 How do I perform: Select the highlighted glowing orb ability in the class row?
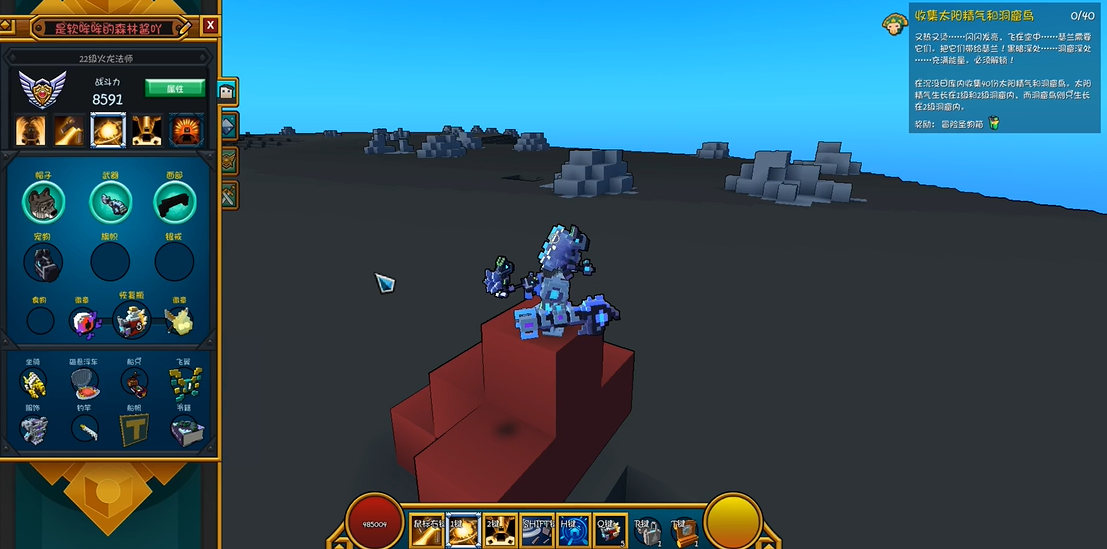[107, 130]
